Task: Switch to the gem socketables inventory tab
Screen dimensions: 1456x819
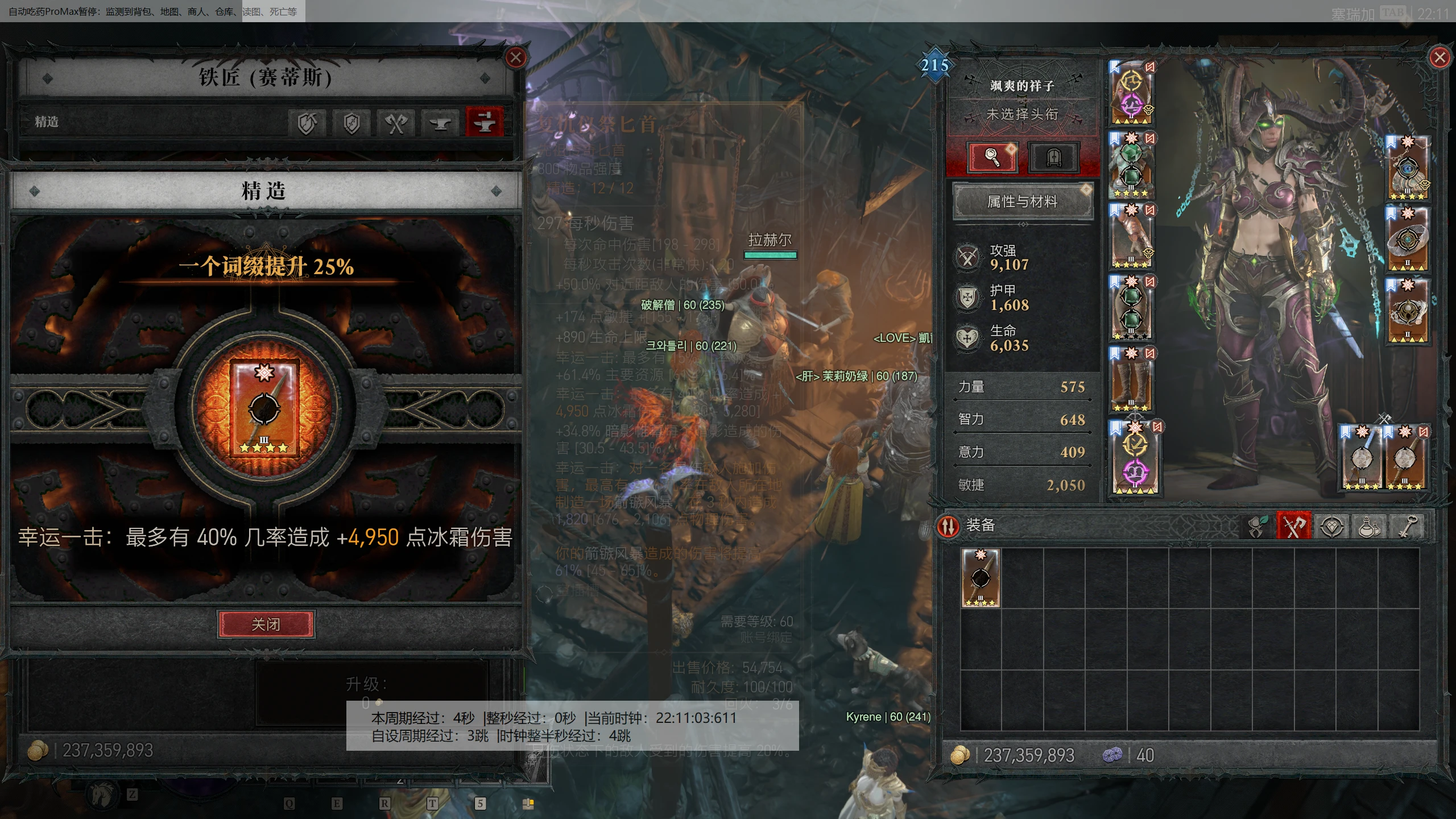Action: coord(1331,527)
